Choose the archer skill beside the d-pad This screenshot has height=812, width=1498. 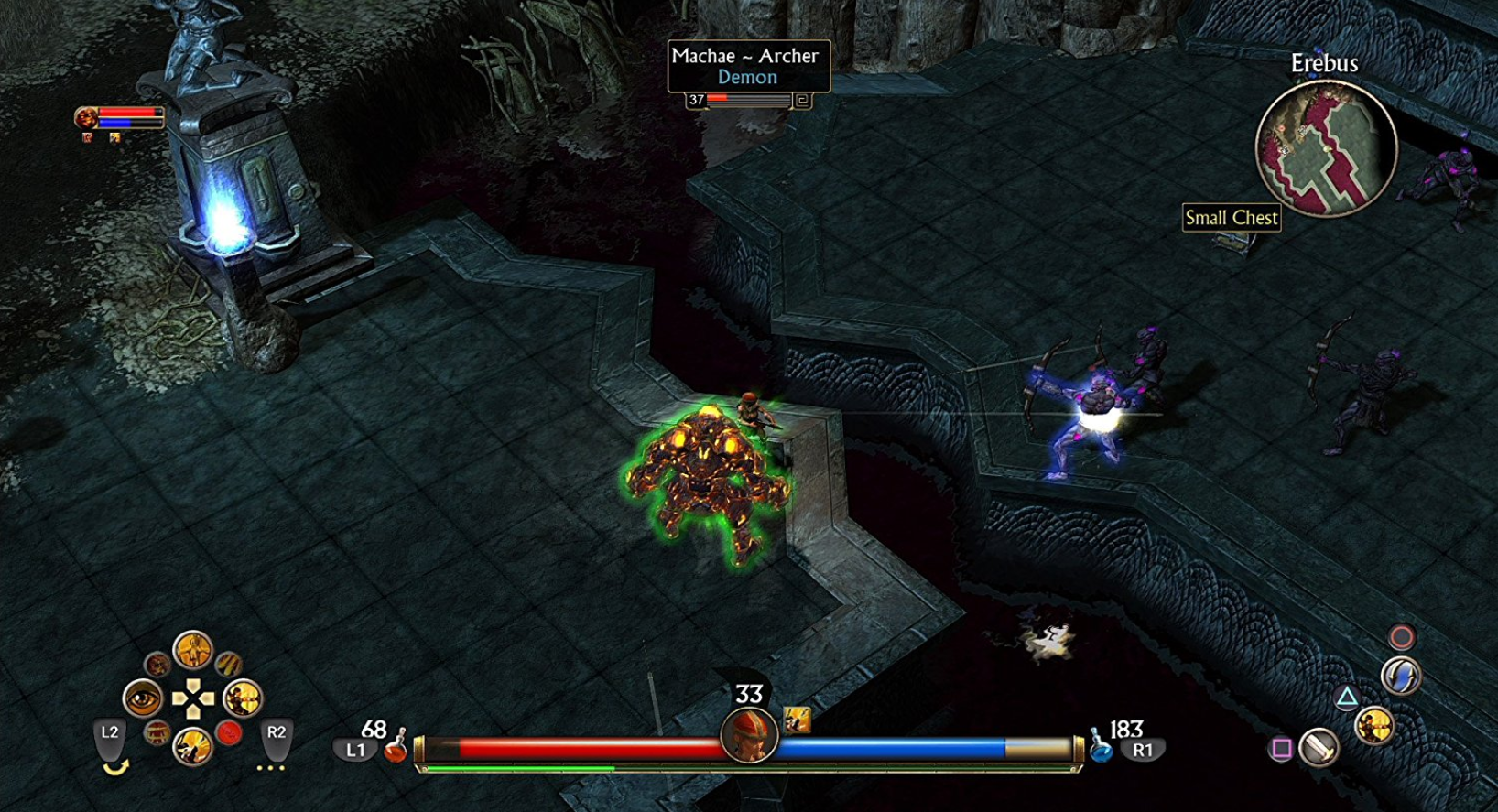tap(243, 699)
